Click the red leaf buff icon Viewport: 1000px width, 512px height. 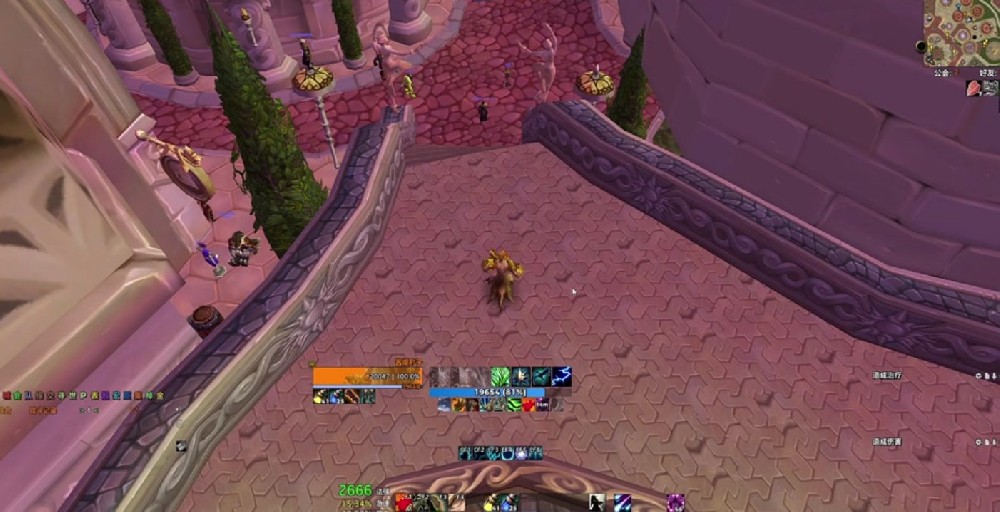[x=974, y=88]
